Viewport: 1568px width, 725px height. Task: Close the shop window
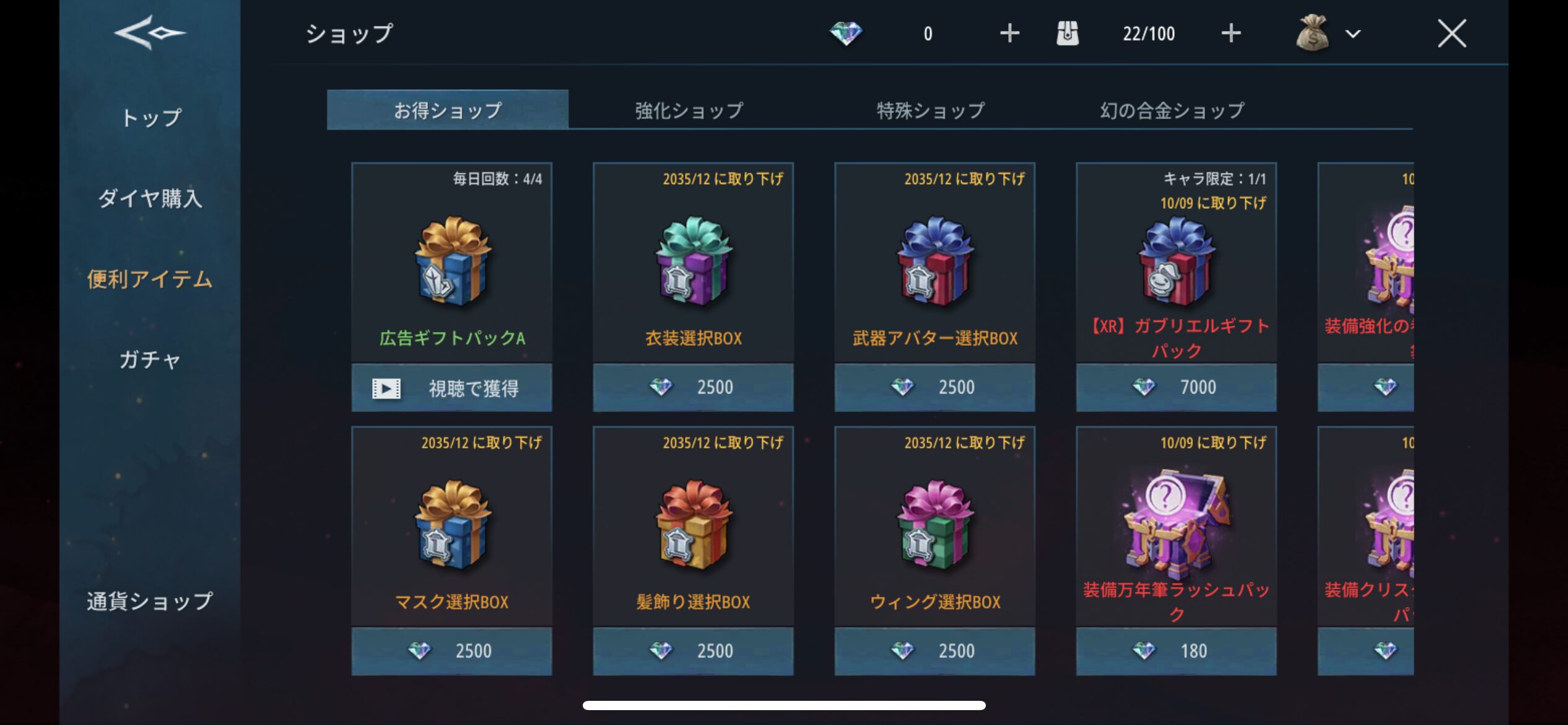click(x=1451, y=33)
